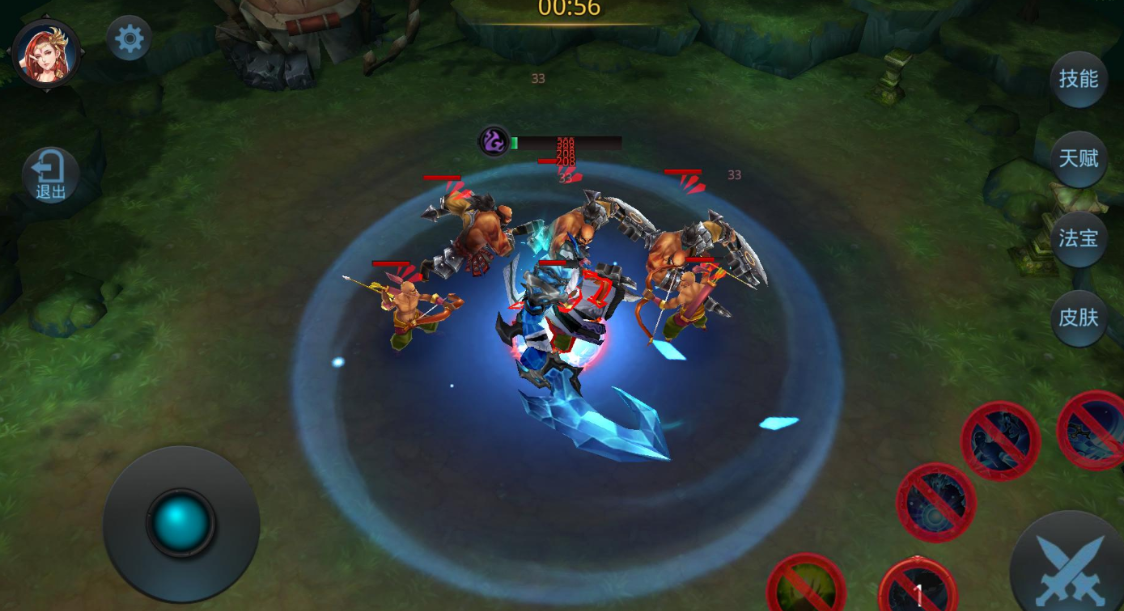
Task: Activate the disabled green skill icon
Action: (806, 586)
